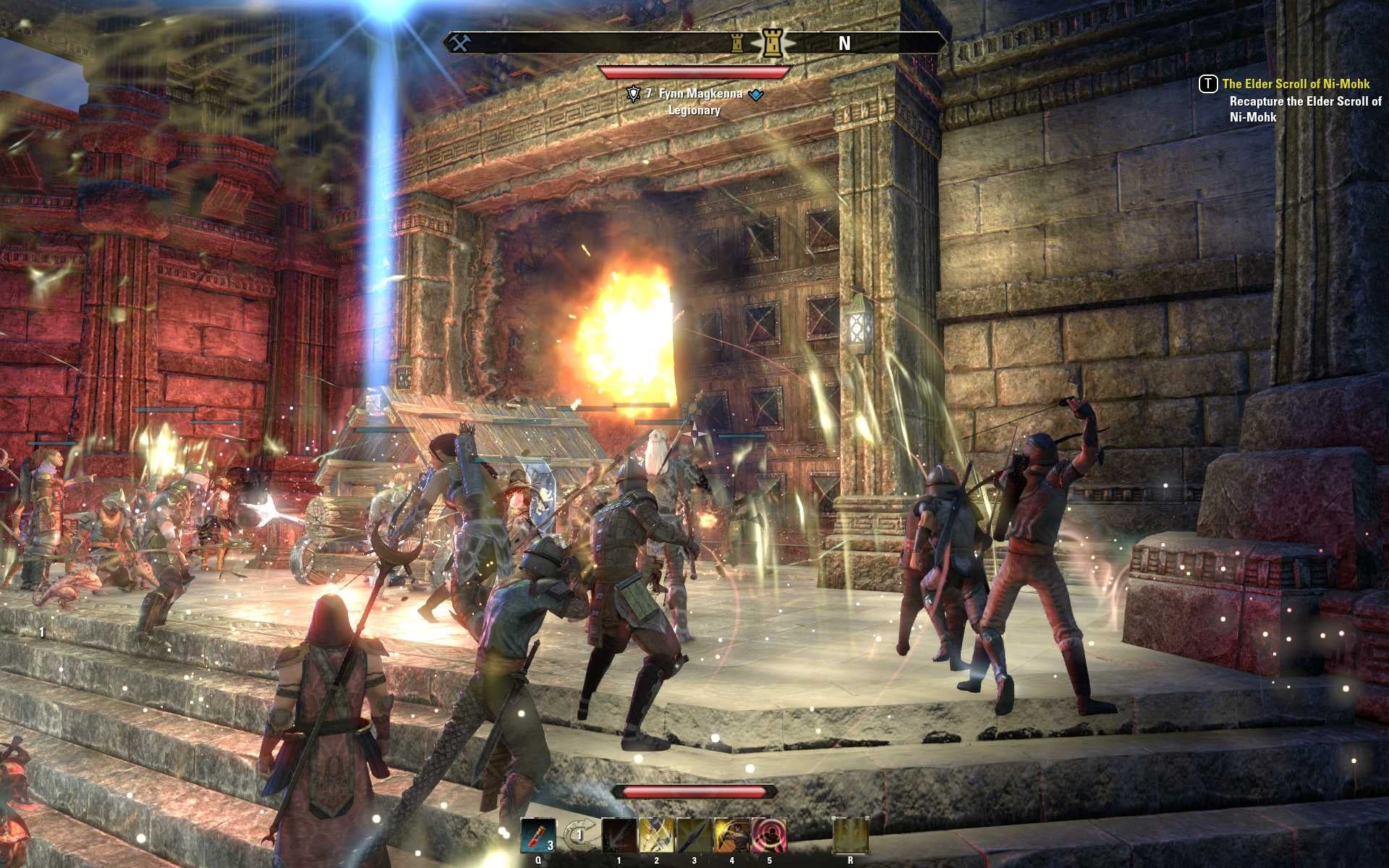Use the dark spear ability

pyautogui.click(x=694, y=835)
